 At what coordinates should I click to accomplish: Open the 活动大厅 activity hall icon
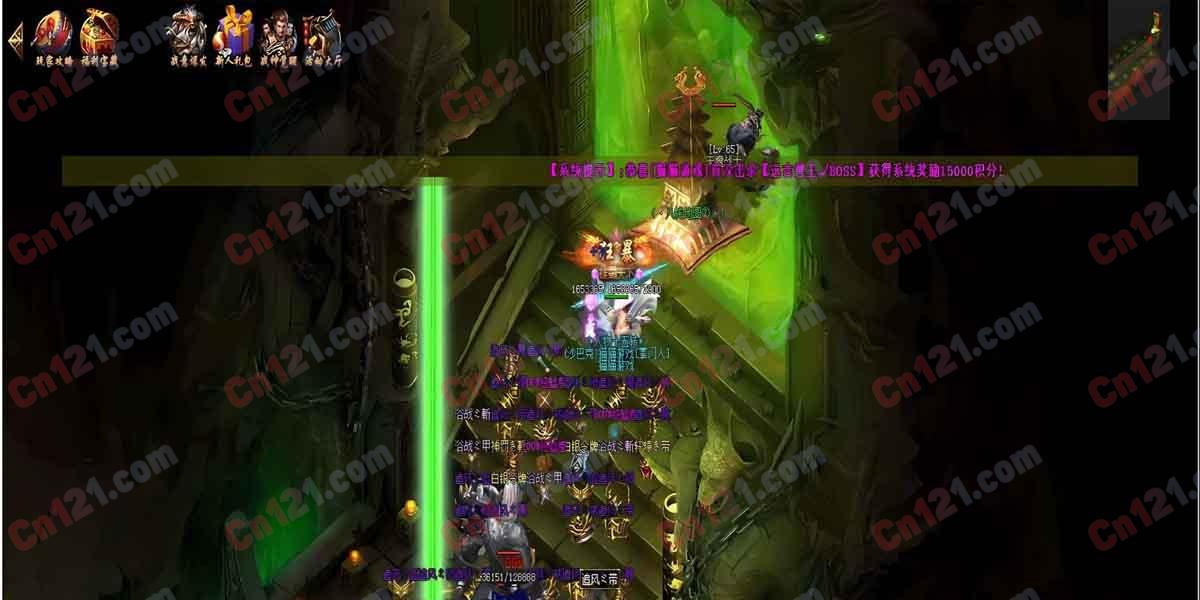(322, 36)
